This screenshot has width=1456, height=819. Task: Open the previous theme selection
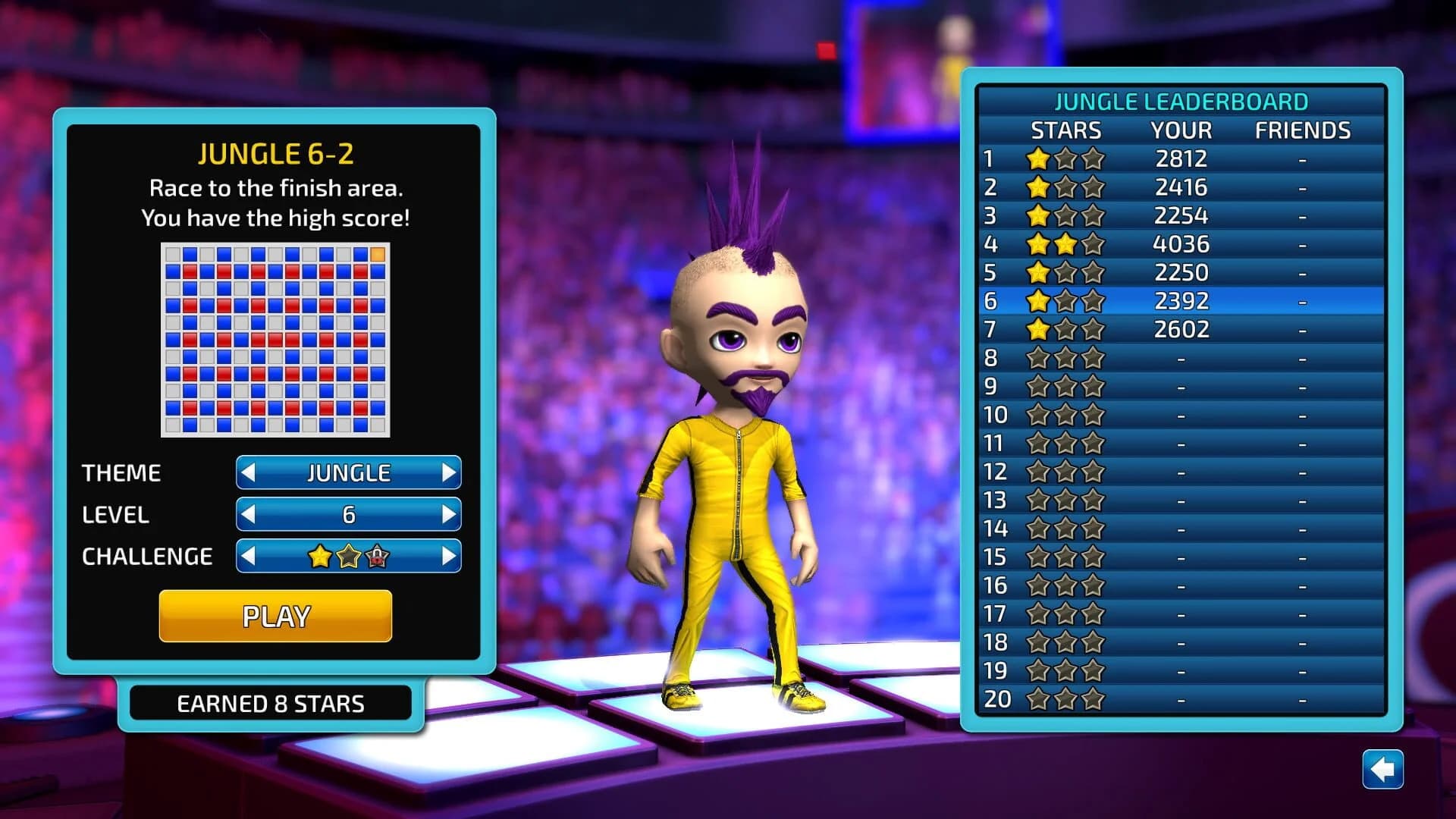coord(250,472)
